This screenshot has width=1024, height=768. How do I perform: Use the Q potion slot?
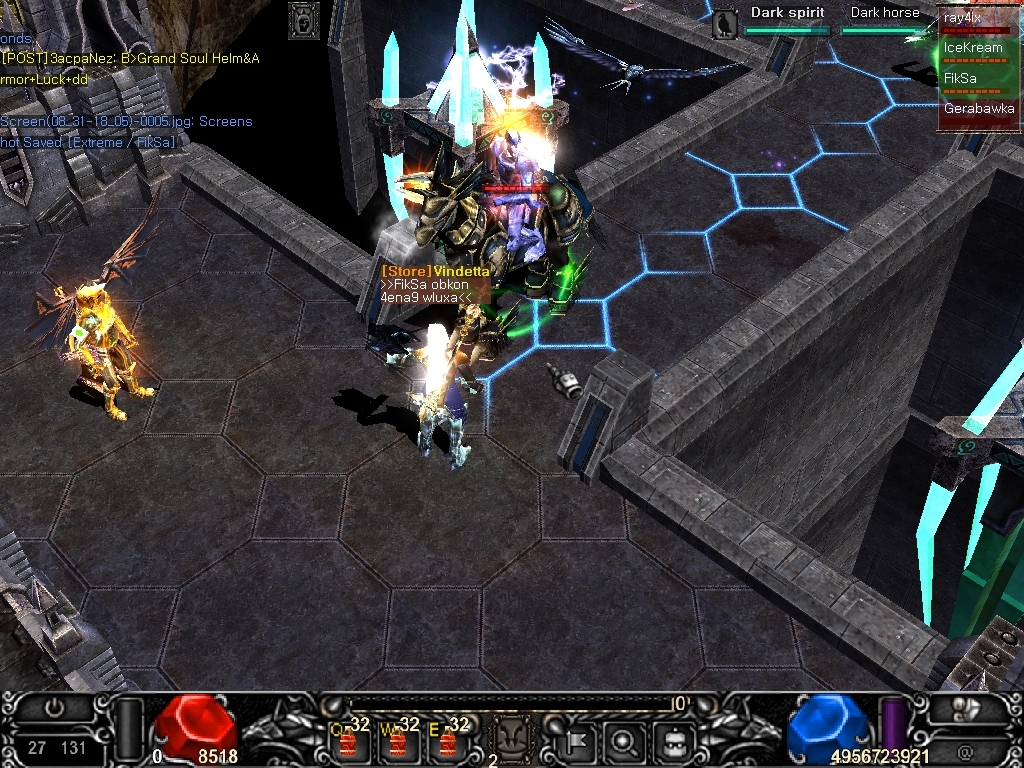coord(350,740)
